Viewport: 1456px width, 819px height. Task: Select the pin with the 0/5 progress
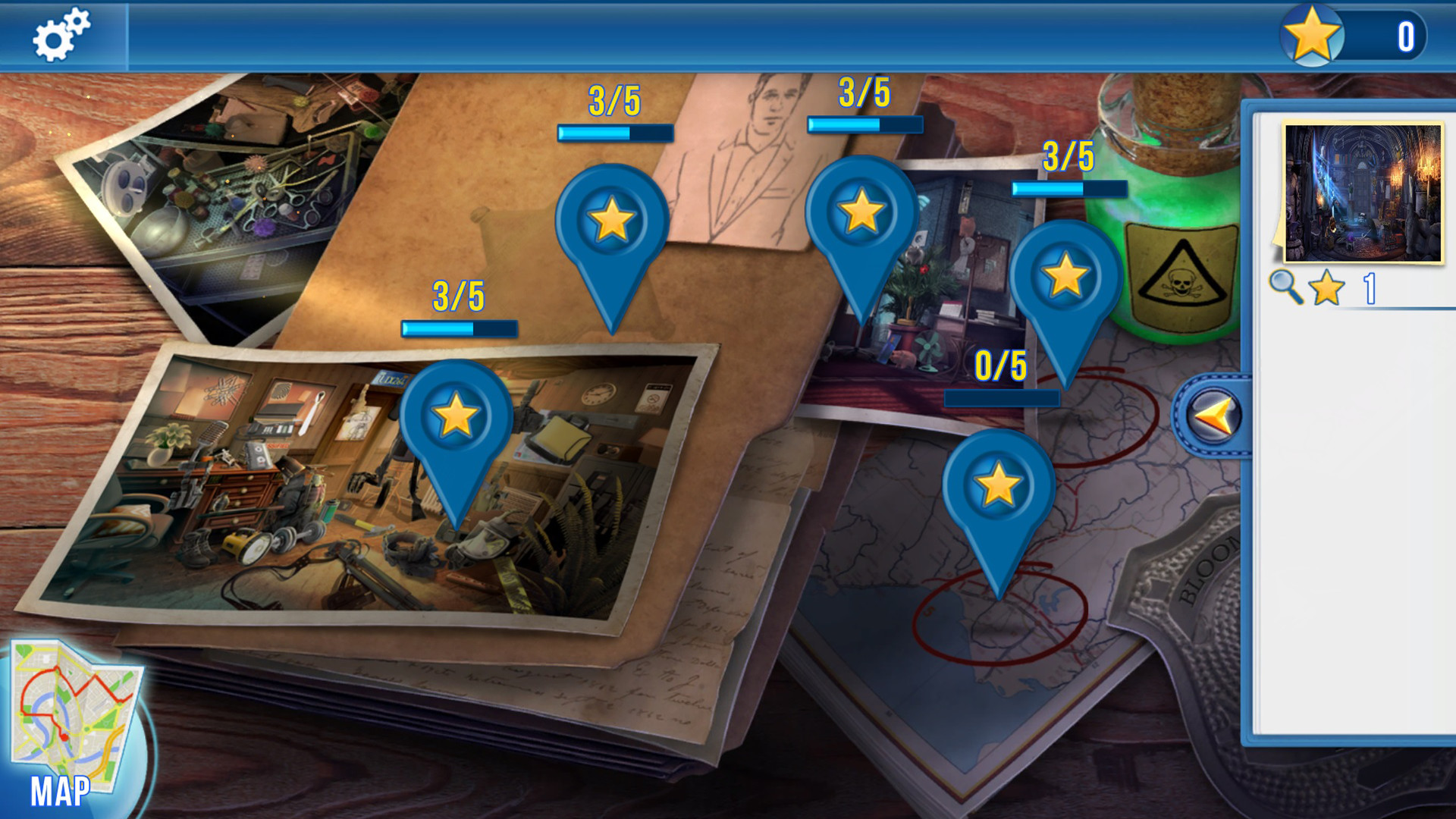click(x=999, y=485)
